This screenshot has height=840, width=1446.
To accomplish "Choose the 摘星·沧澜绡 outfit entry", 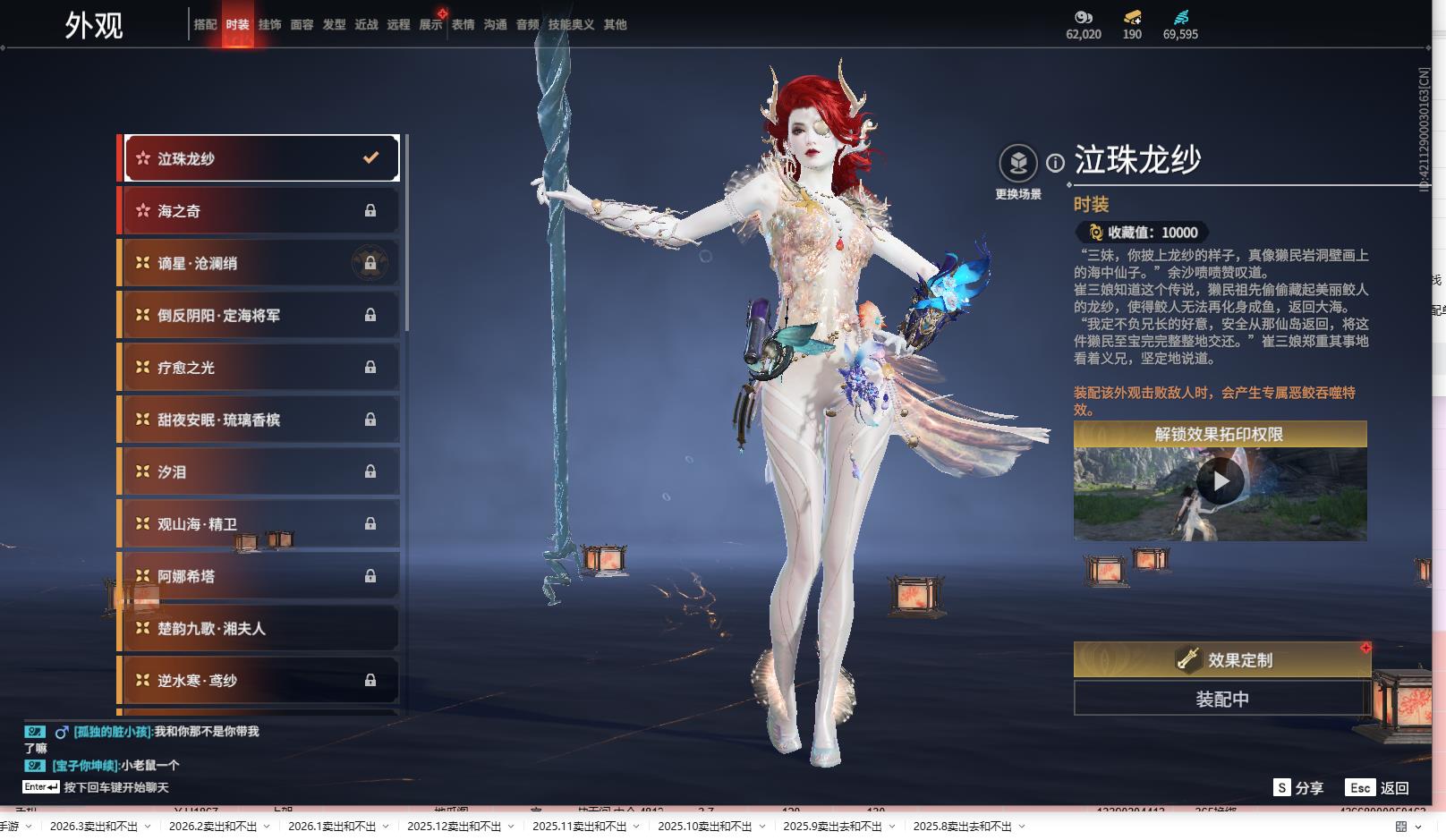I will click(x=259, y=263).
